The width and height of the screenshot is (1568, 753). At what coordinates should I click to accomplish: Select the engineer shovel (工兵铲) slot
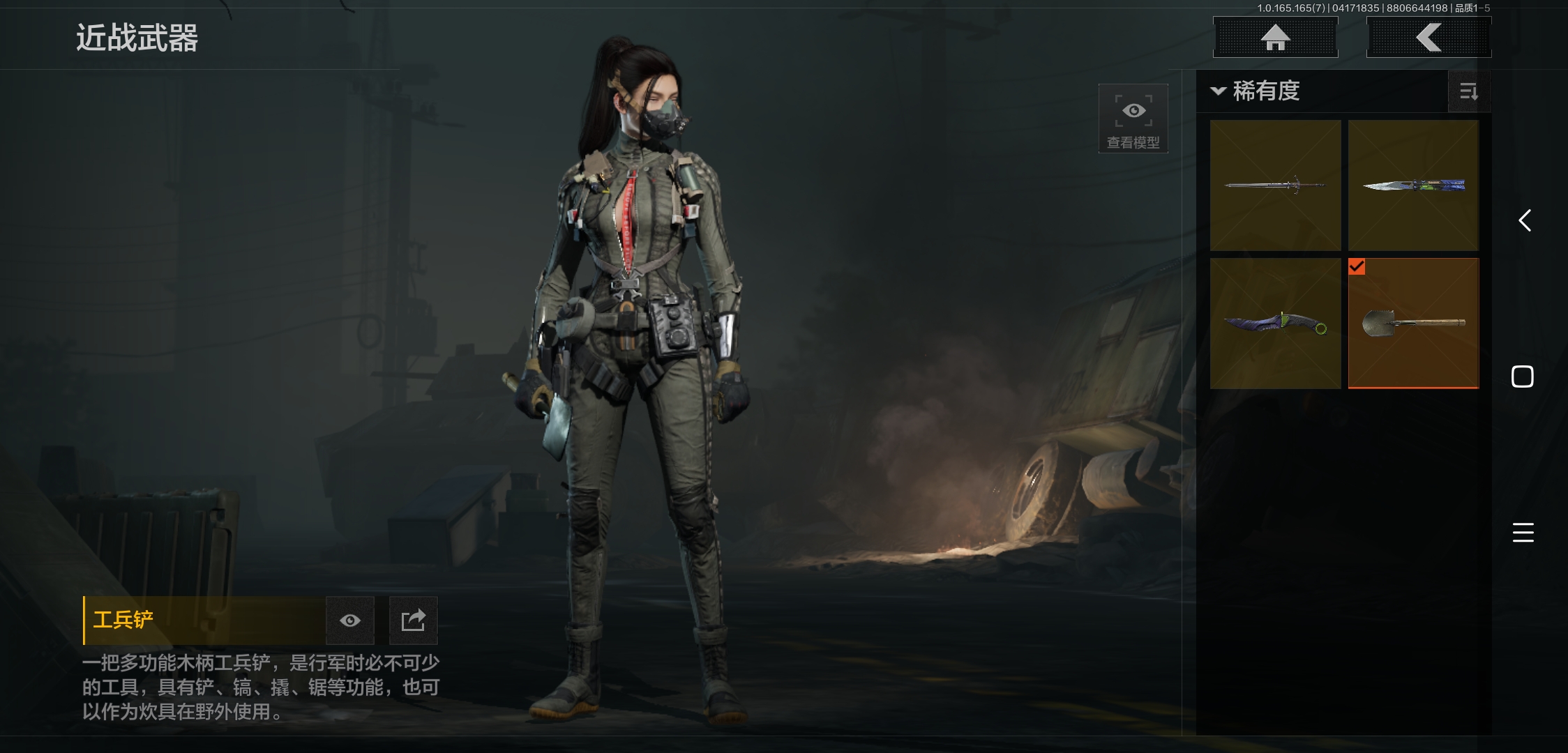tap(1413, 324)
